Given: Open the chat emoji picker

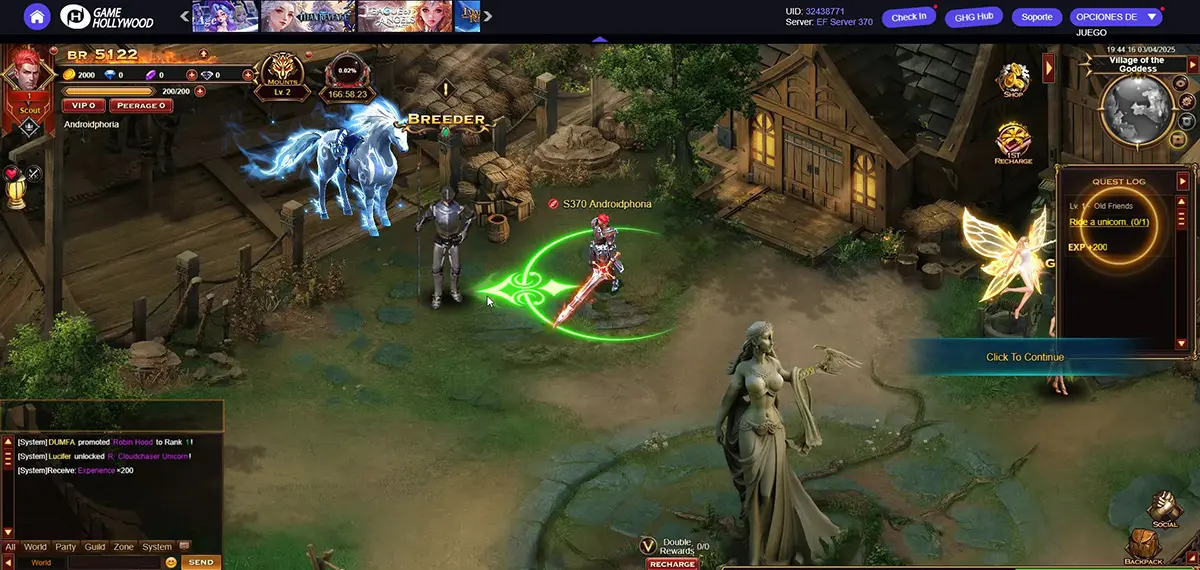Looking at the screenshot, I should [171, 562].
